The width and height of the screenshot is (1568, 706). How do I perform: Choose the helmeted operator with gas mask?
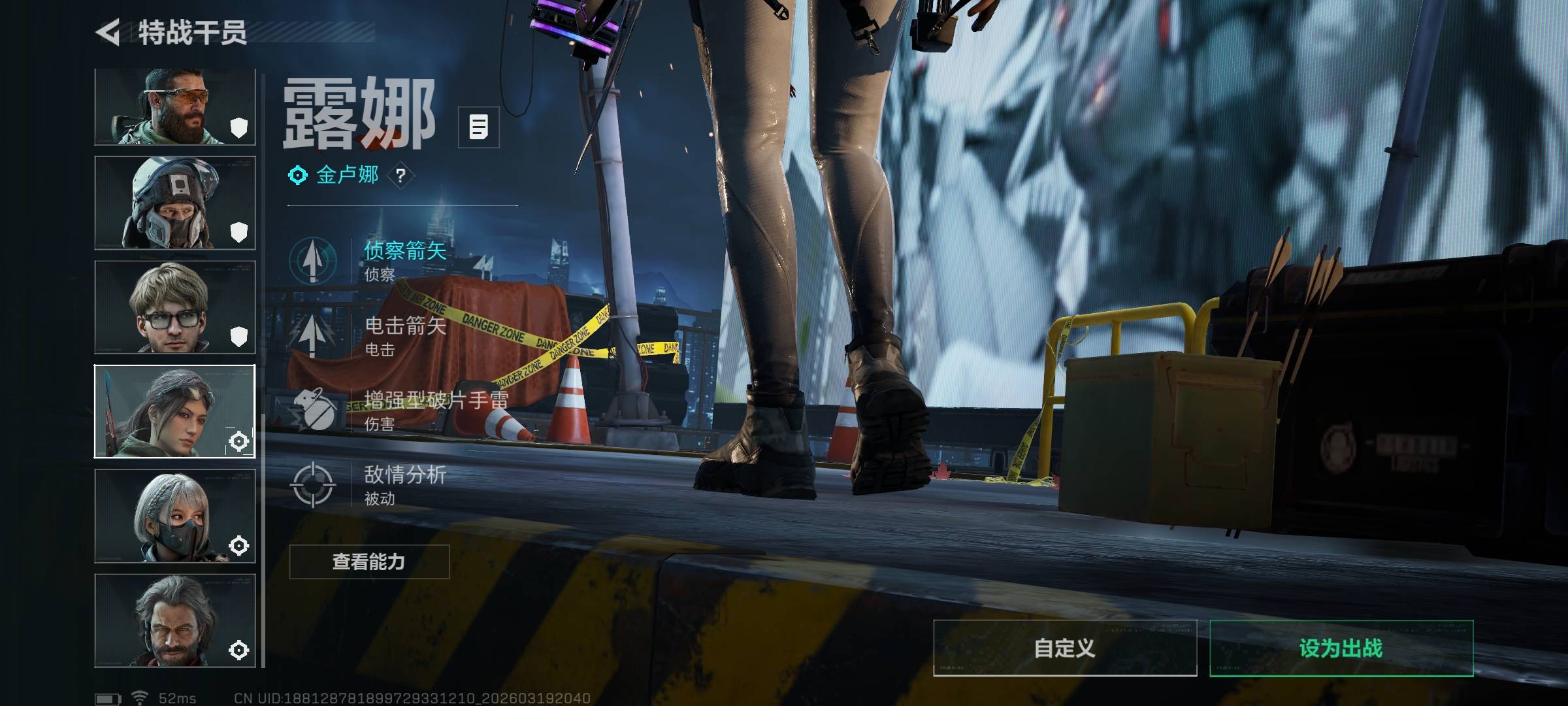174,203
